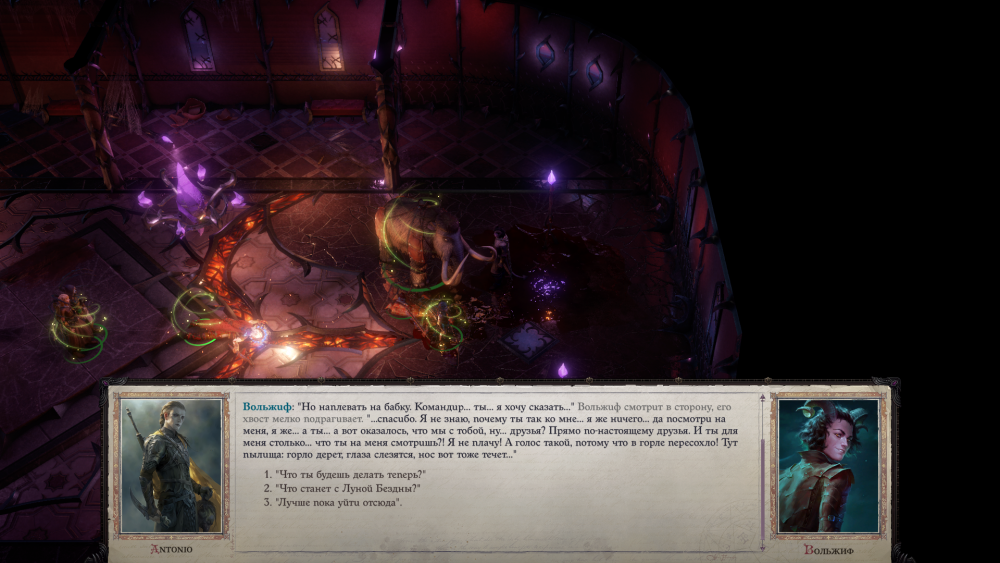Choose reply "Что ты будешь делать теперь?"
Image resolution: width=1000 pixels, height=563 pixels.
(x=347, y=473)
